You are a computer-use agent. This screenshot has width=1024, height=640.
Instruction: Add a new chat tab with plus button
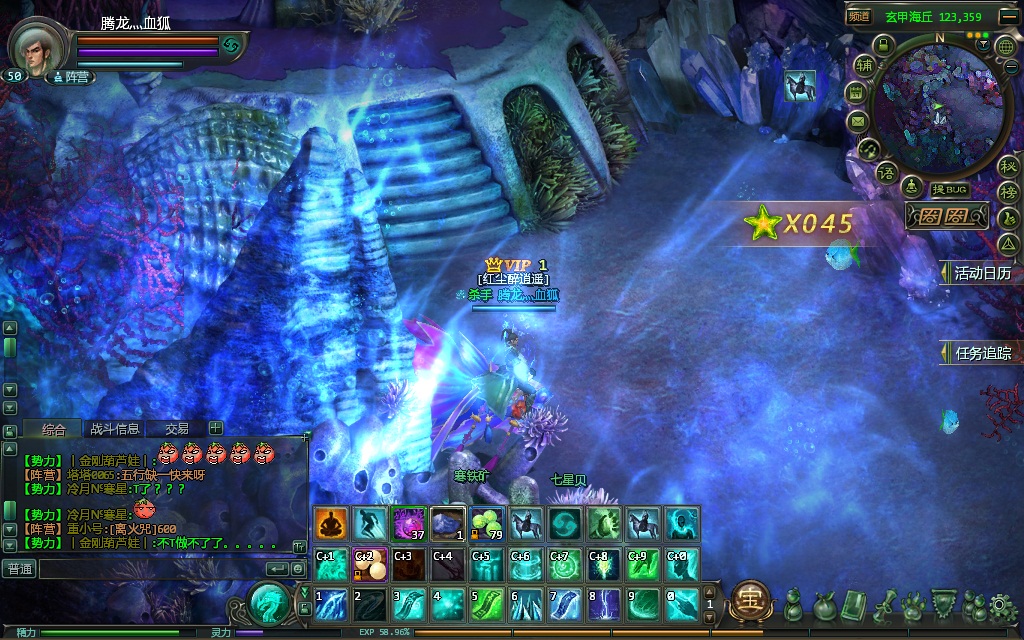[x=215, y=428]
